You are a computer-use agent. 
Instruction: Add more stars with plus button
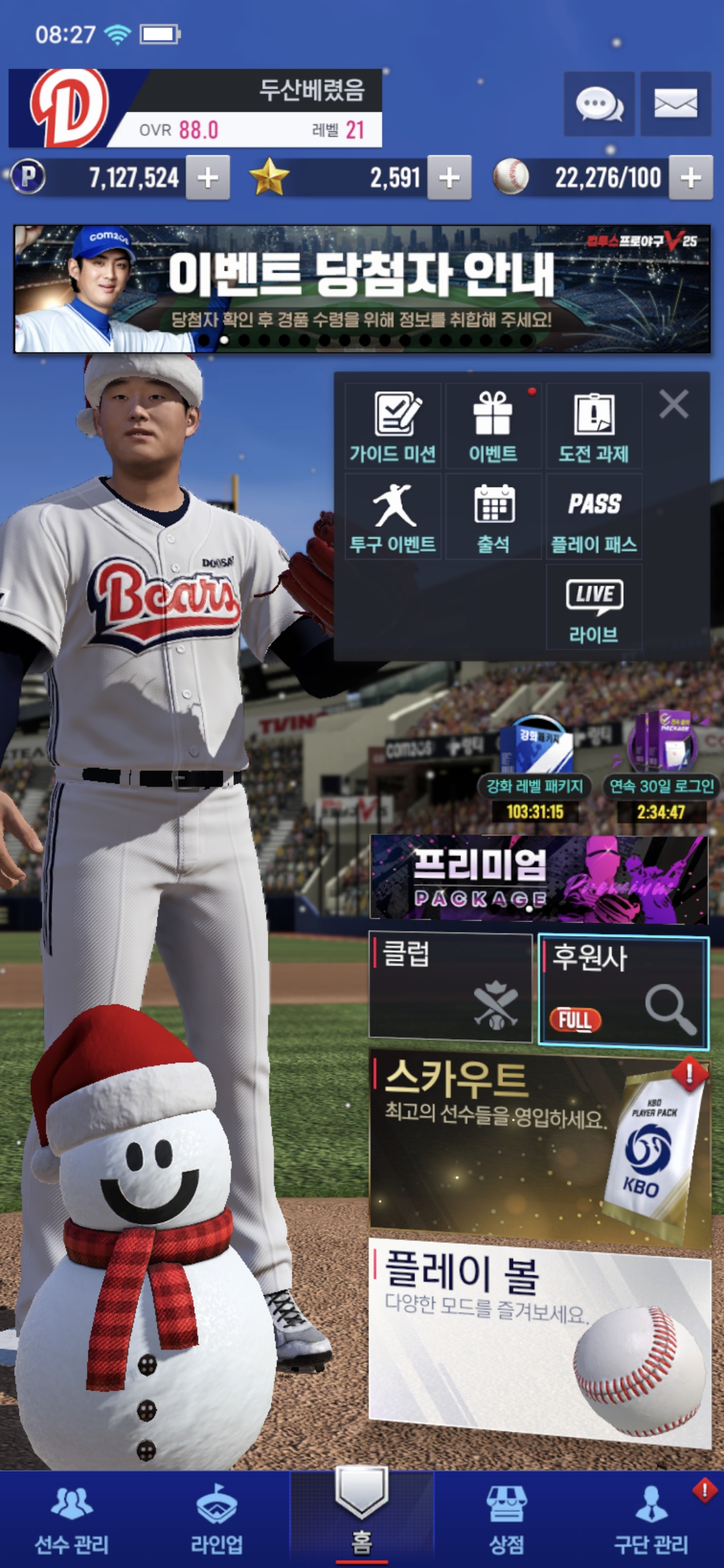(x=449, y=178)
